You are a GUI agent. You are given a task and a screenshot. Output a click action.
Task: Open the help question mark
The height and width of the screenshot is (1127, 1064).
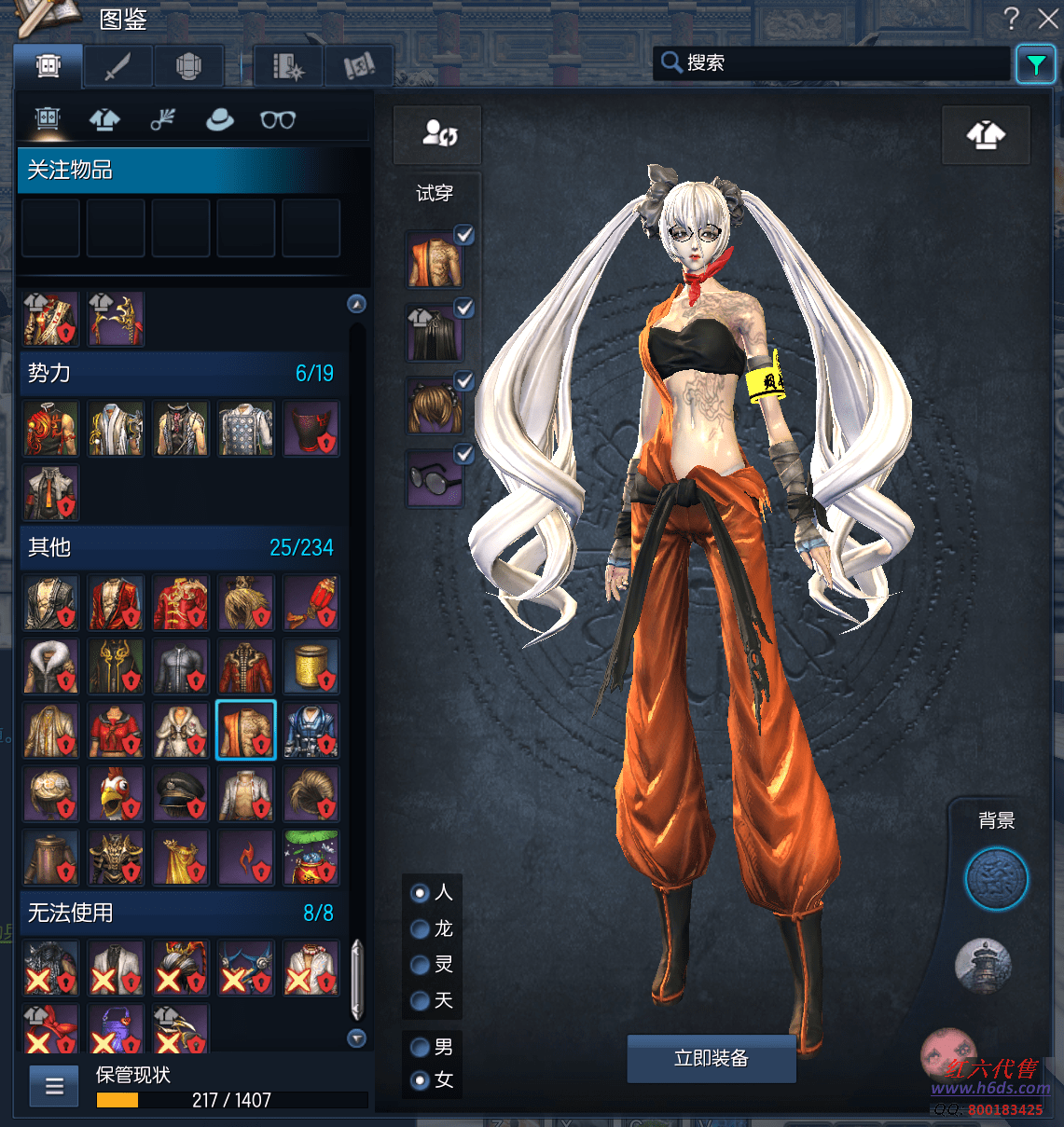pos(1011,18)
